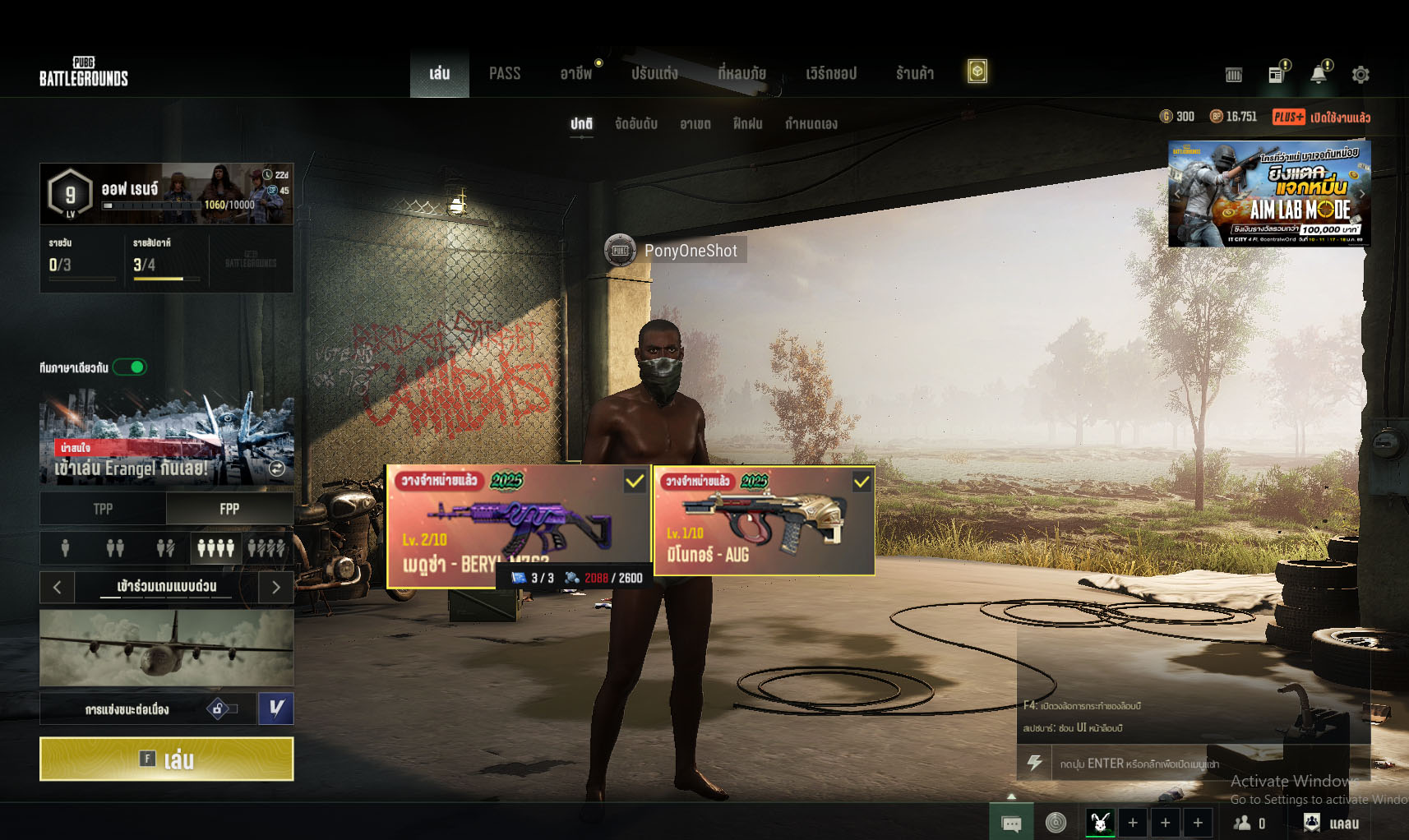Switch to the อาชีพ career tab
This screenshot has height=840, width=1409.
[x=575, y=74]
